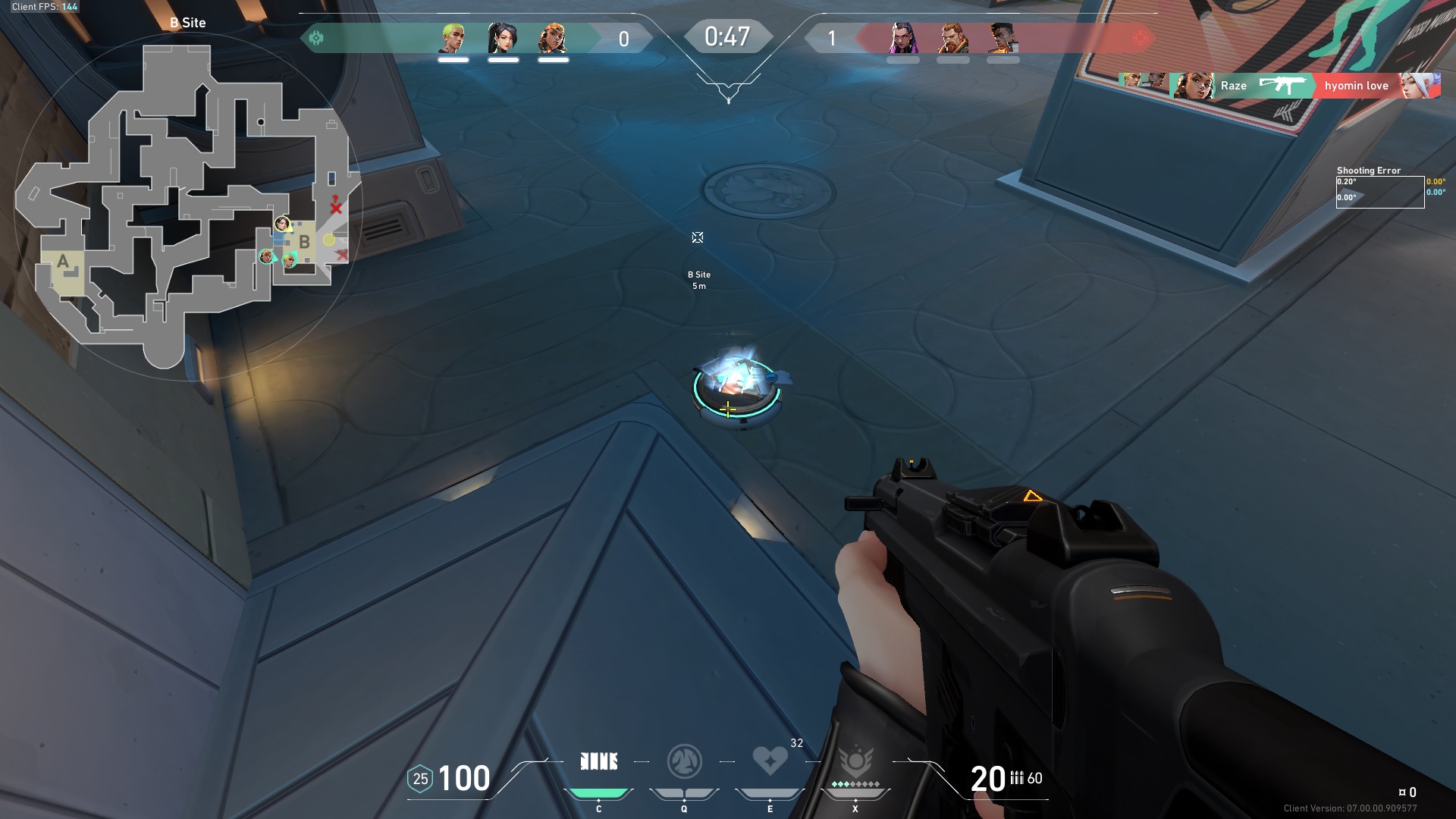
Task: Select the B Site ping marker
Action: tap(698, 238)
